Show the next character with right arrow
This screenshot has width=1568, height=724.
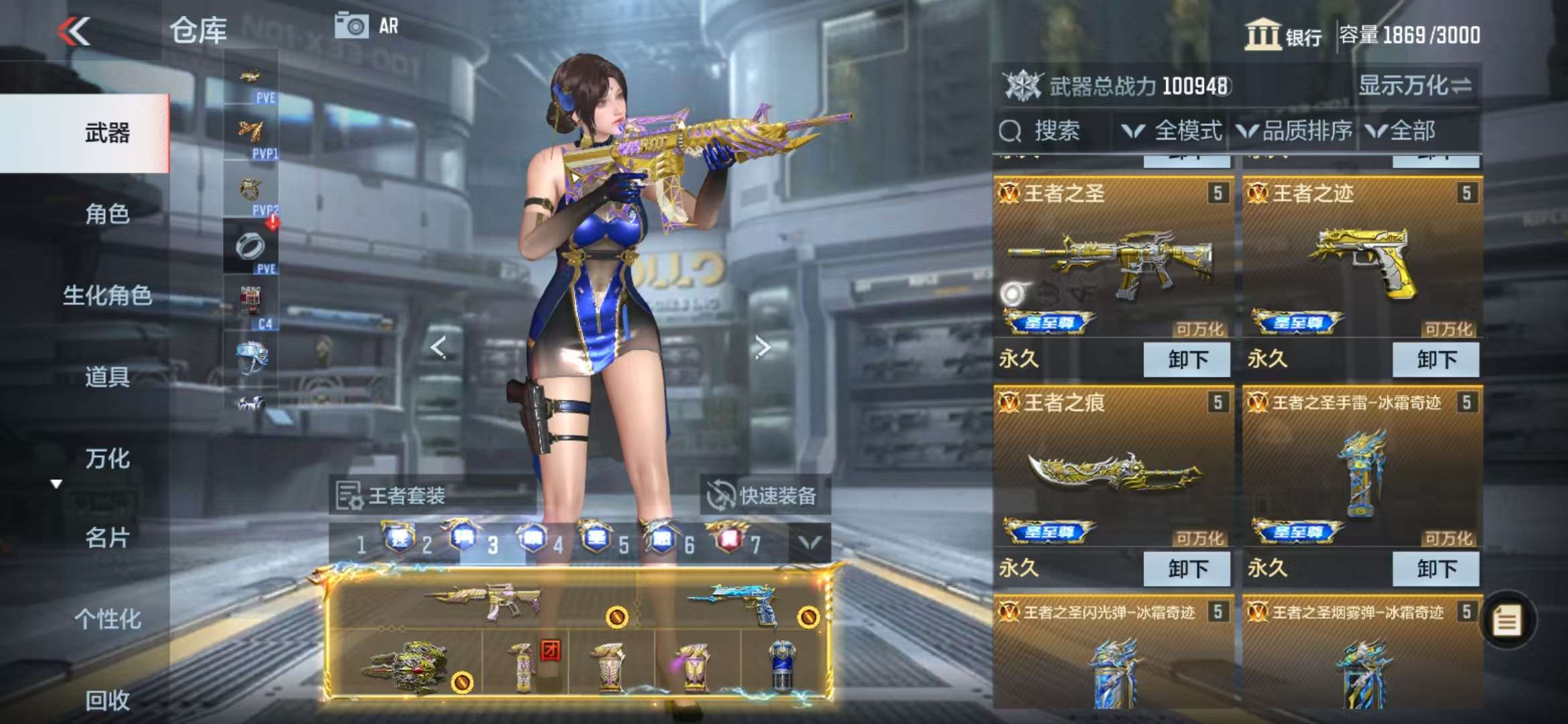coord(762,347)
